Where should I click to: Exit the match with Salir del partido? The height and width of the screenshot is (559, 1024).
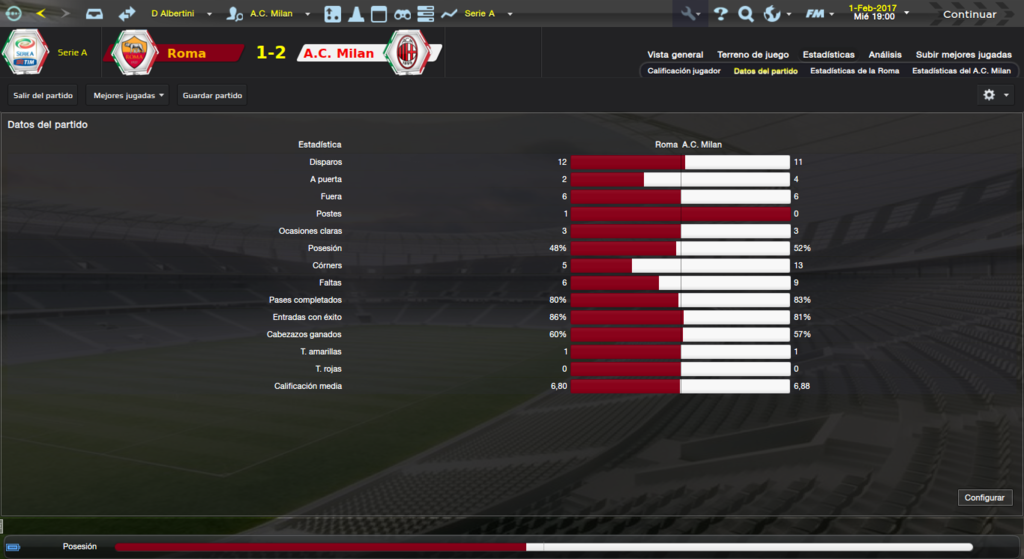pos(43,95)
